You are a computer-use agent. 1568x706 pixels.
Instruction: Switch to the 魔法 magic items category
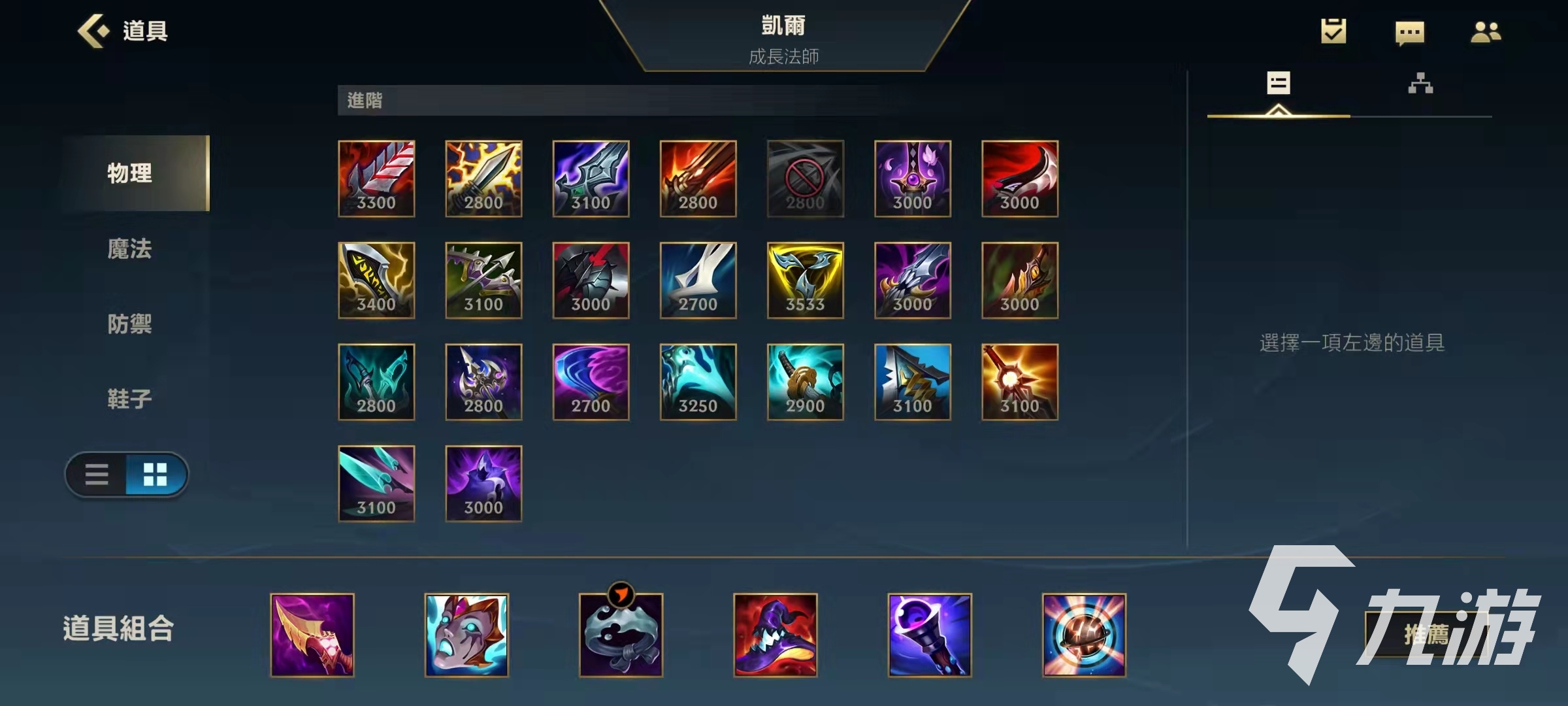129,249
